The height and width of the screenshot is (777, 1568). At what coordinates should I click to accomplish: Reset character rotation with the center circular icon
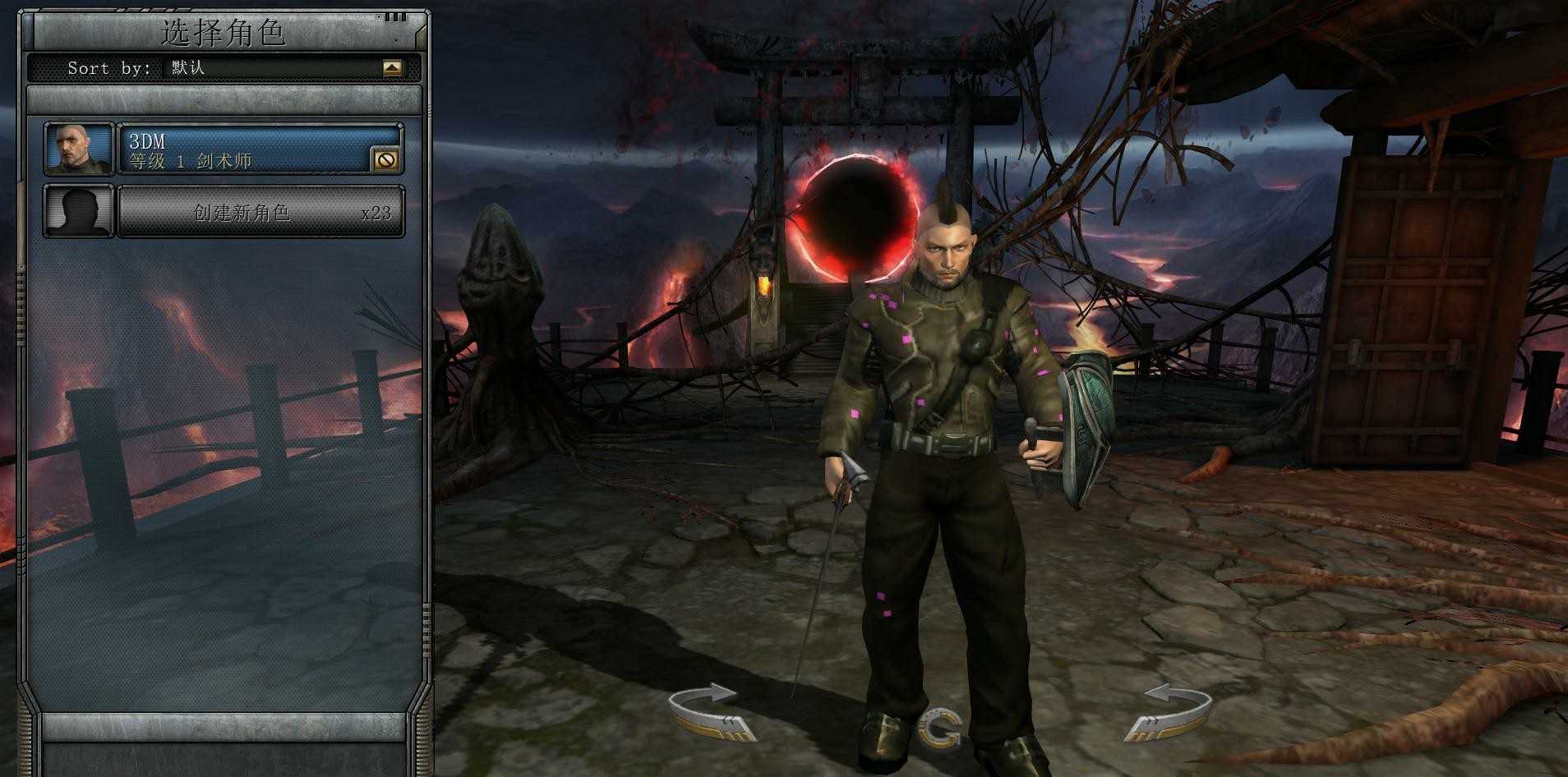[940, 728]
